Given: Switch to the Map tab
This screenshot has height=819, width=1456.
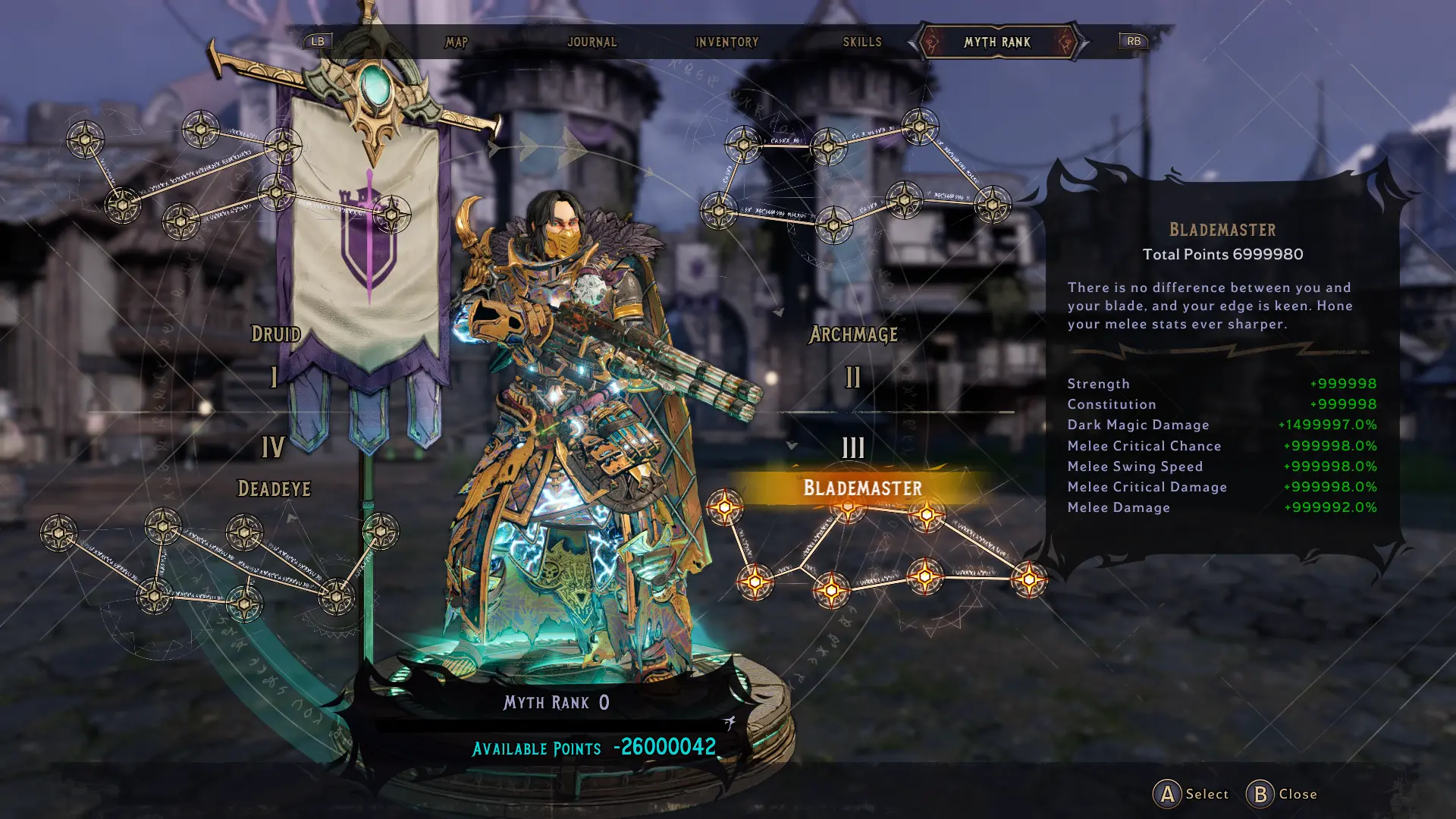Looking at the screenshot, I should (x=457, y=42).
